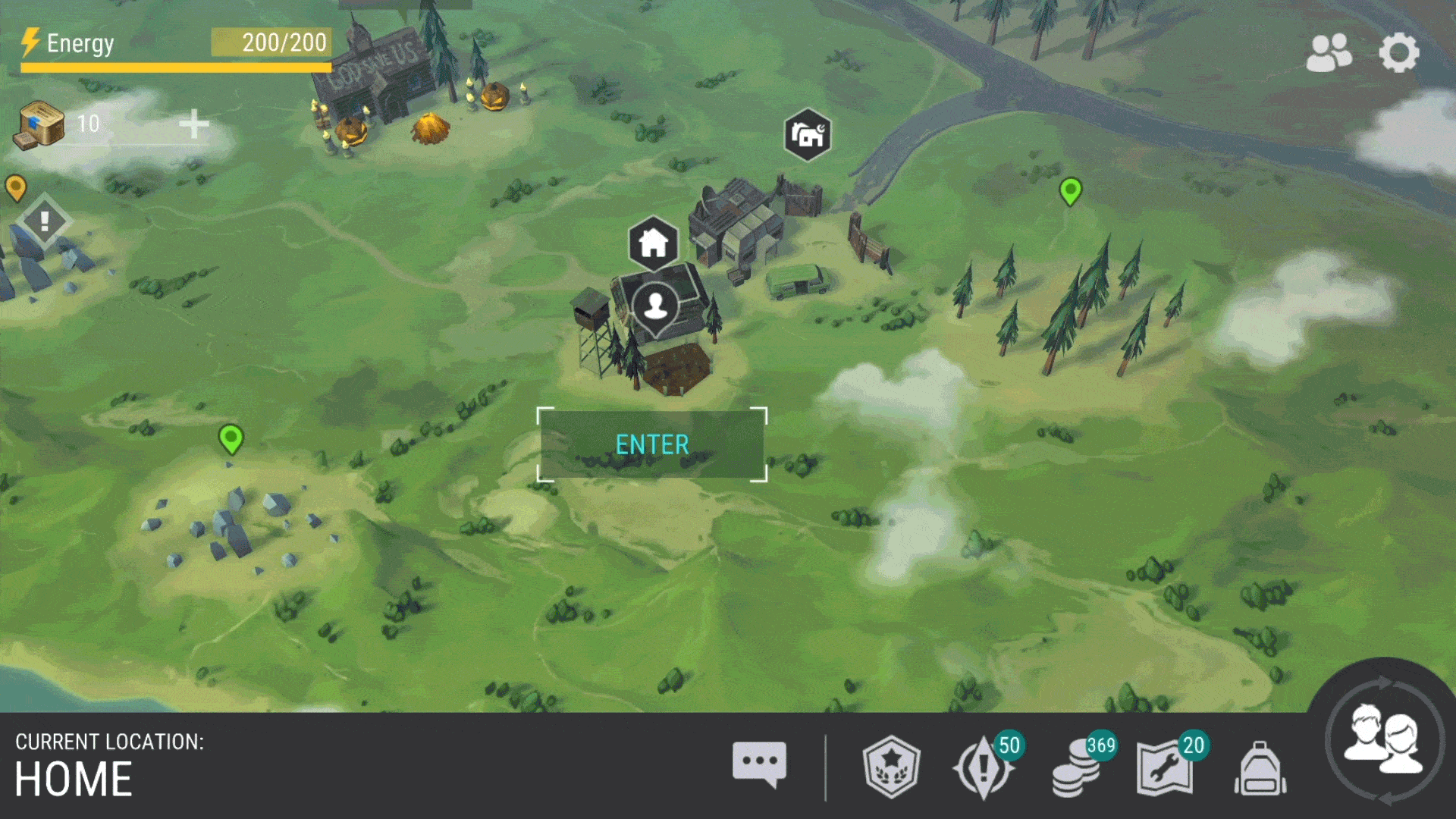Screen dimensions: 1456x819
Task: Select the orange map pin
Action: (x=16, y=187)
